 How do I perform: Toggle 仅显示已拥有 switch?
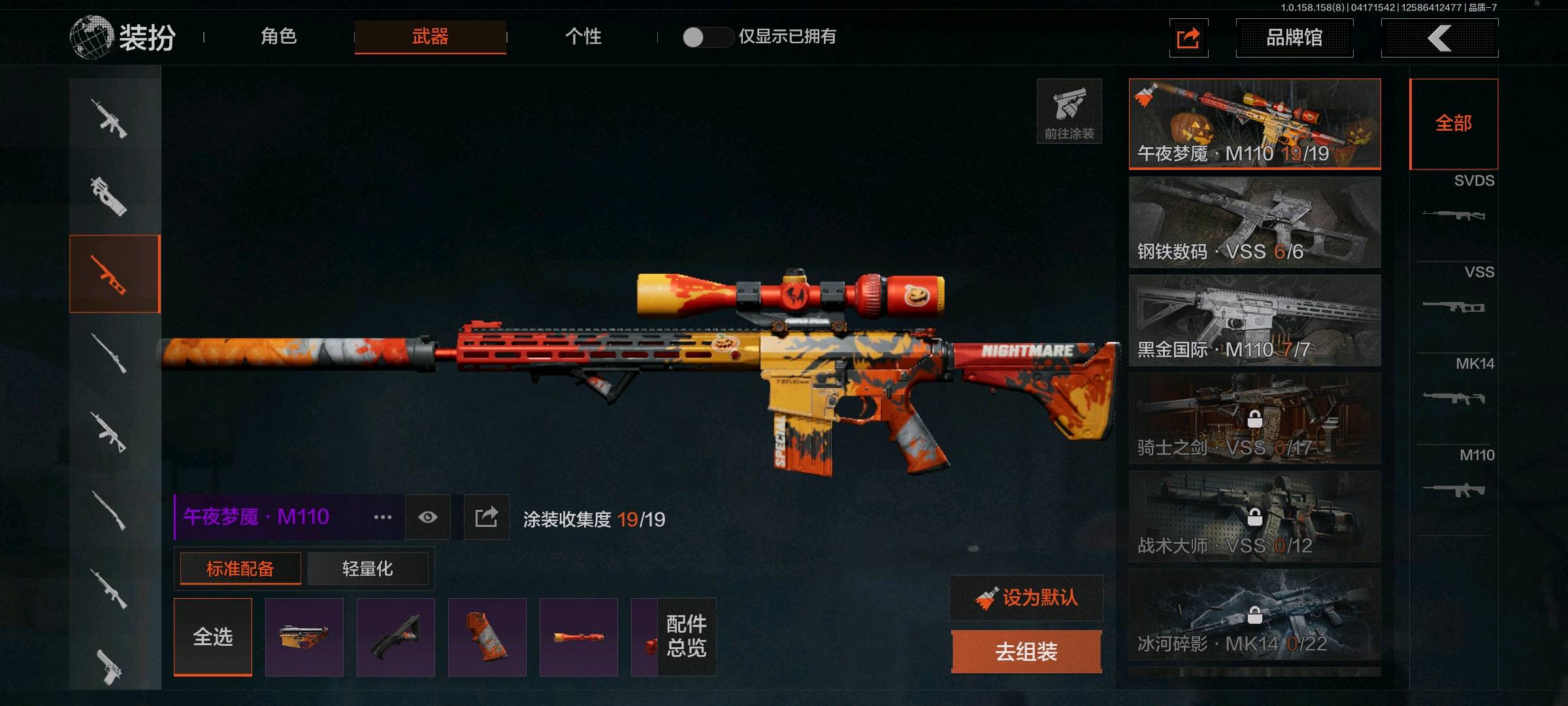(707, 37)
